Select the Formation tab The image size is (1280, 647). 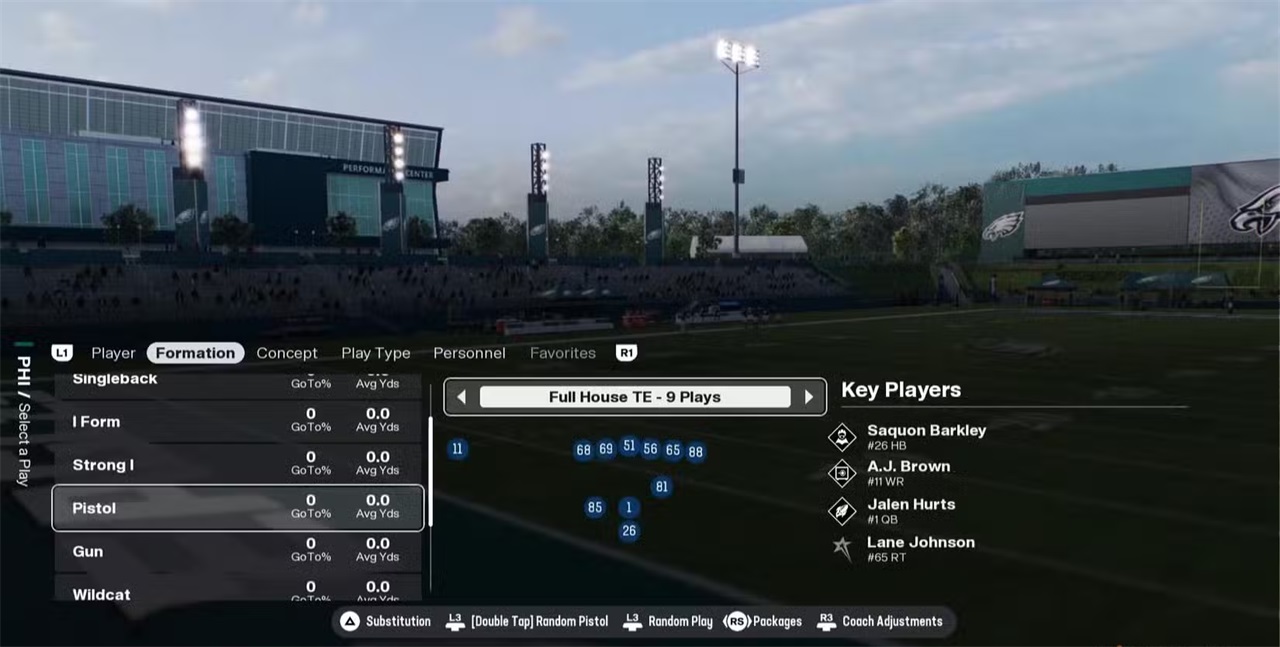195,353
